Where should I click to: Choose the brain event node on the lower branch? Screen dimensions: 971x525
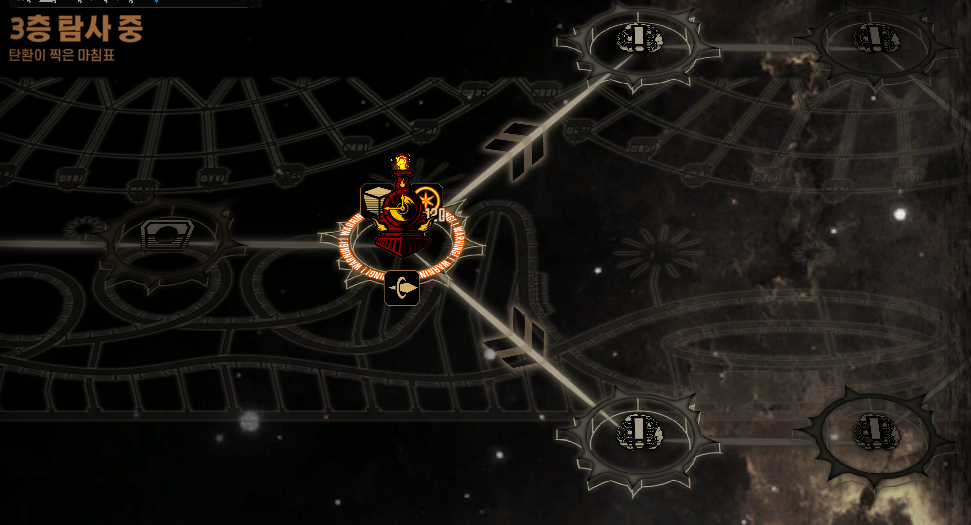pos(639,431)
